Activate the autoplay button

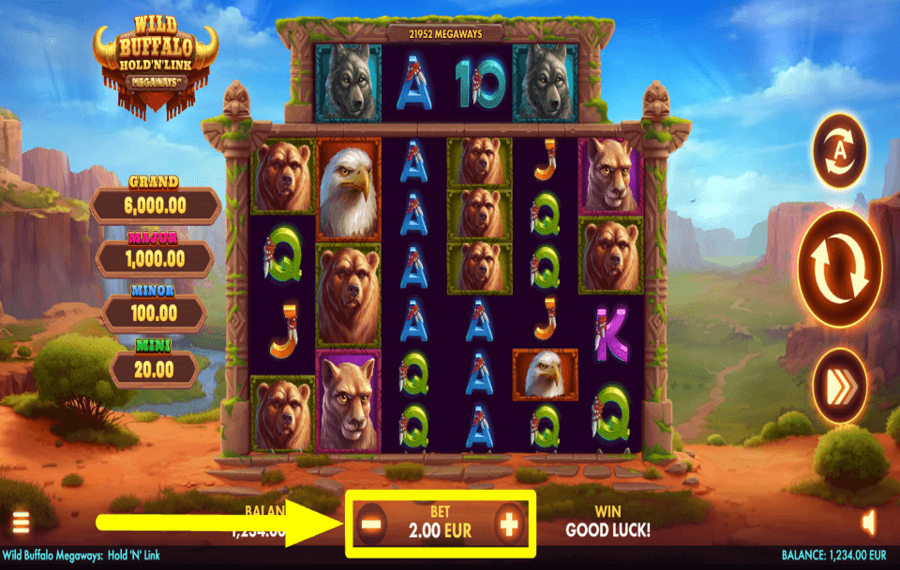(840, 152)
